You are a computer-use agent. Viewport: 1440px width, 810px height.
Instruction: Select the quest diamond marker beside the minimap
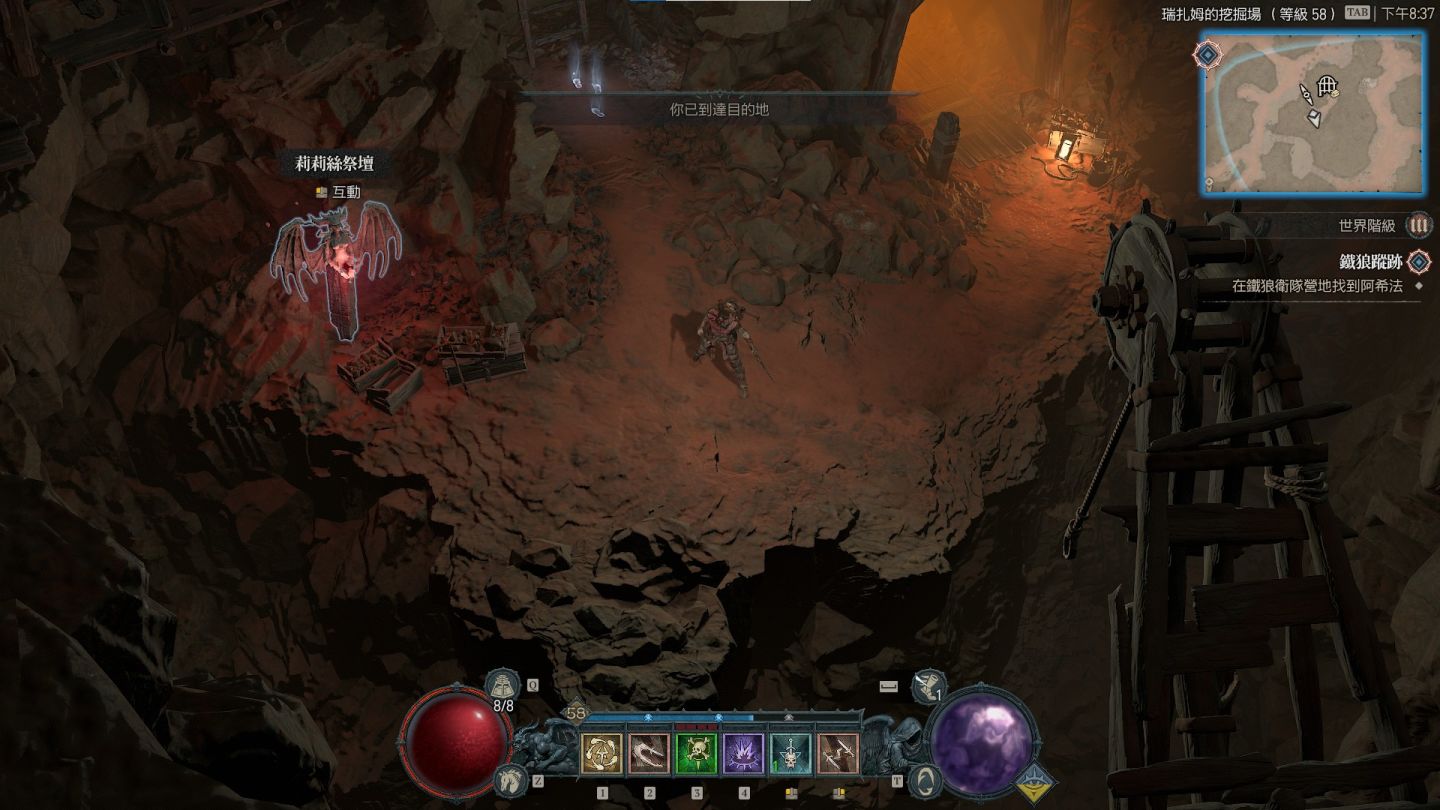click(x=1208, y=54)
